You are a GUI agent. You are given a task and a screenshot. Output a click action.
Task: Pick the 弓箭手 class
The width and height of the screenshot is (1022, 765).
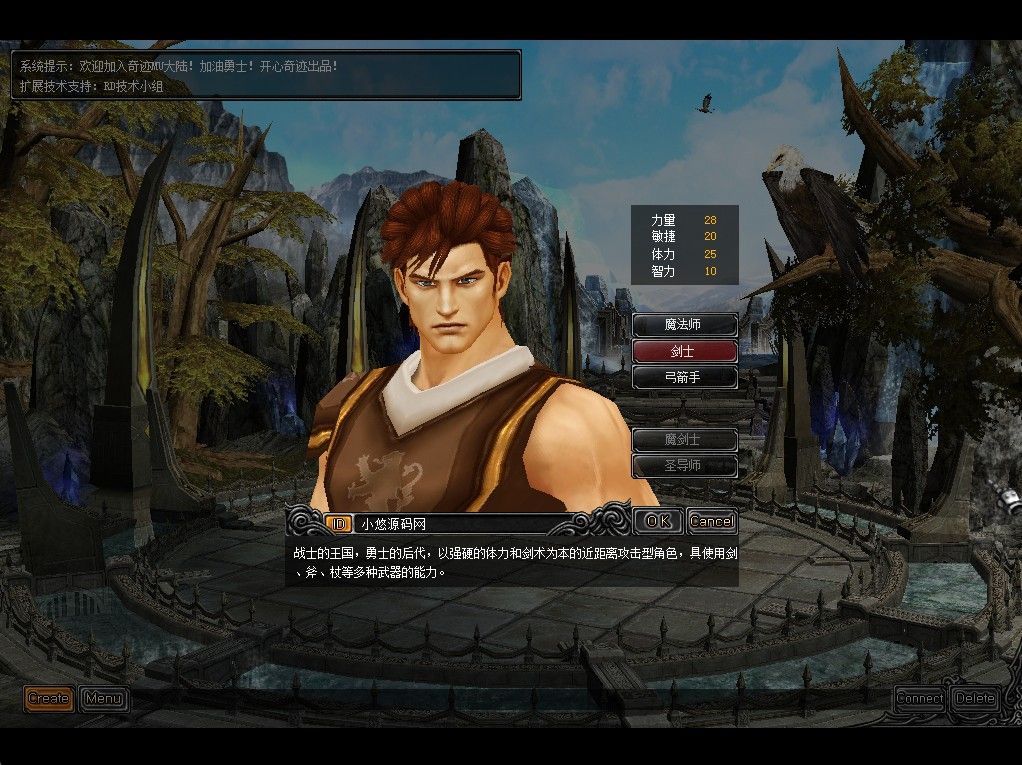click(x=685, y=377)
